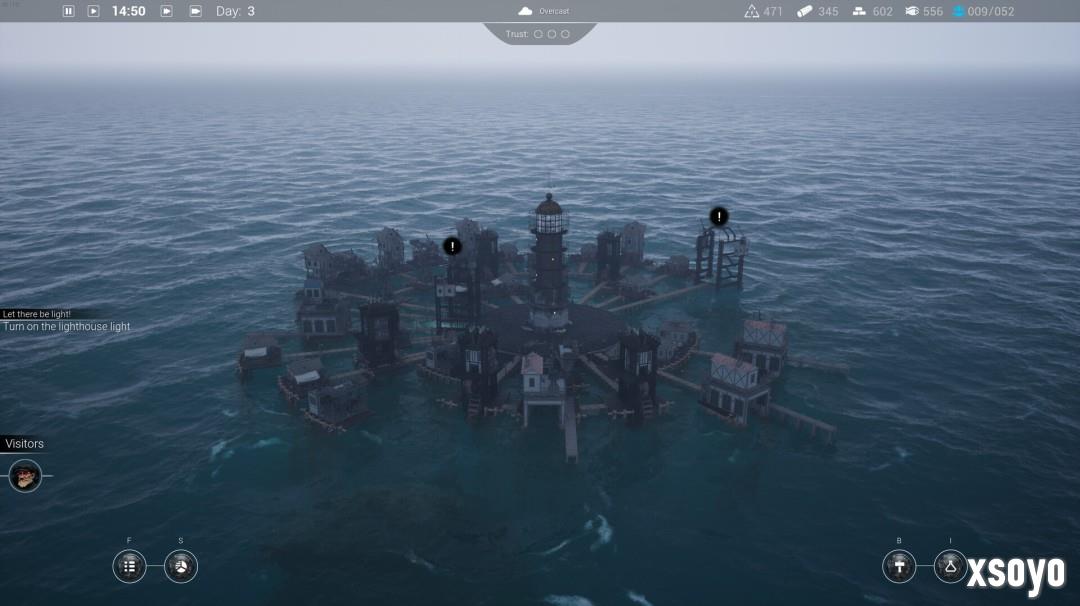This screenshot has height=606, width=1080.
Task: Set normal speed with the single play arrow
Action: coord(93,11)
